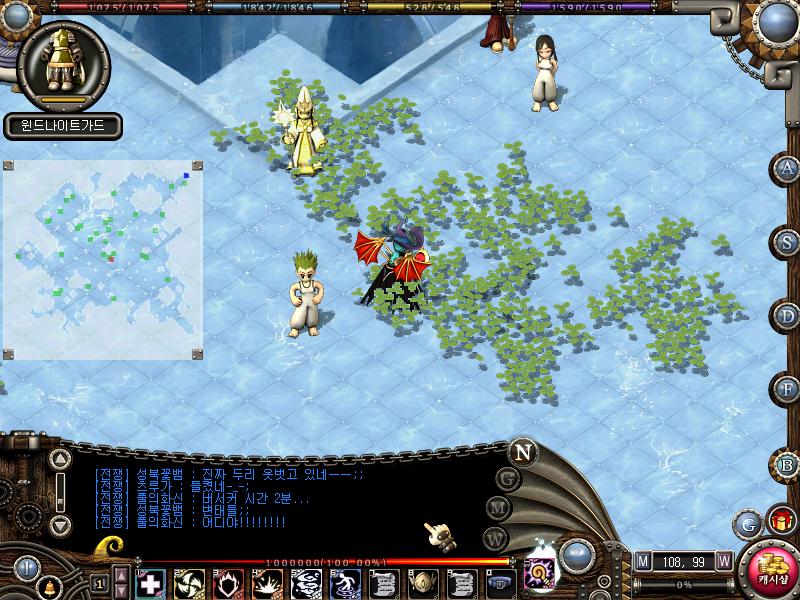The height and width of the screenshot is (600, 800).
Task: Open the cash shop (캐시샵) button
Action: [772, 572]
